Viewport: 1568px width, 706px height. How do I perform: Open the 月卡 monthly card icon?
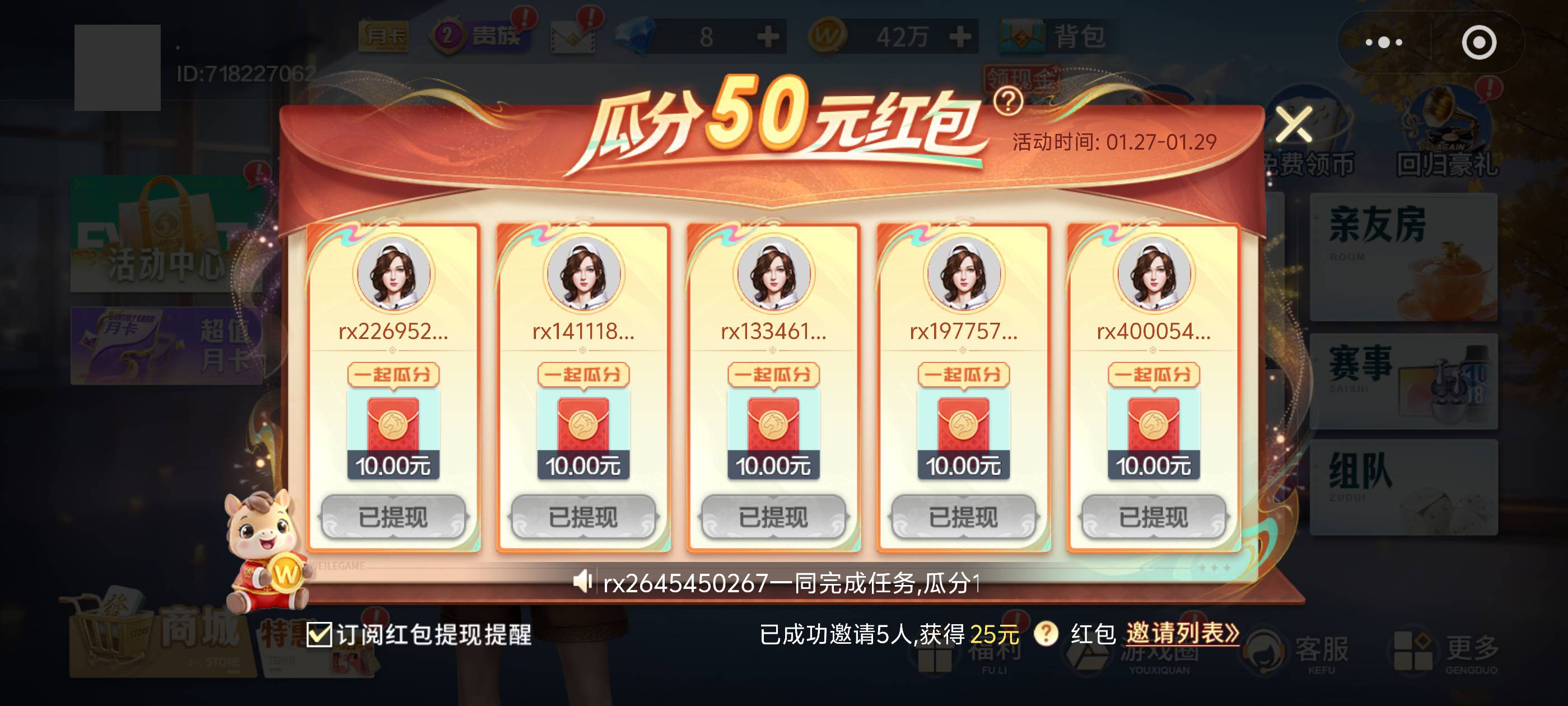pos(385,36)
